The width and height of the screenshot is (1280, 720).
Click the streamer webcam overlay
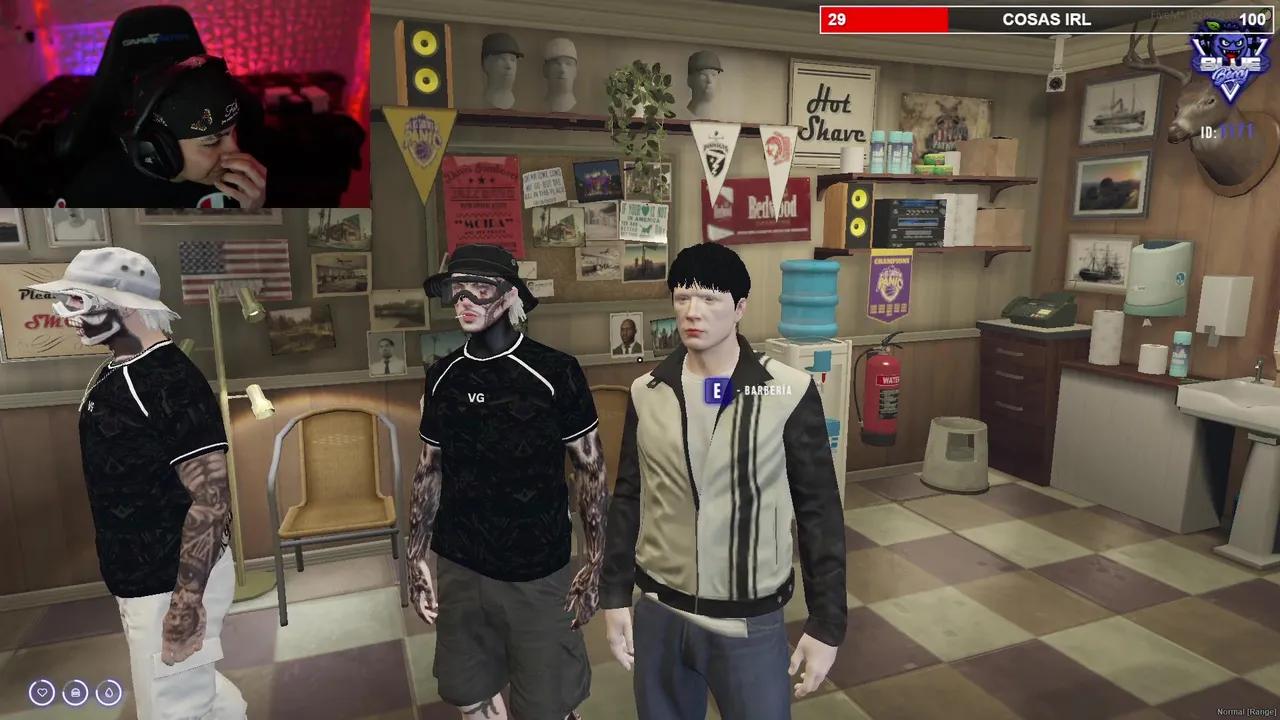[x=185, y=100]
